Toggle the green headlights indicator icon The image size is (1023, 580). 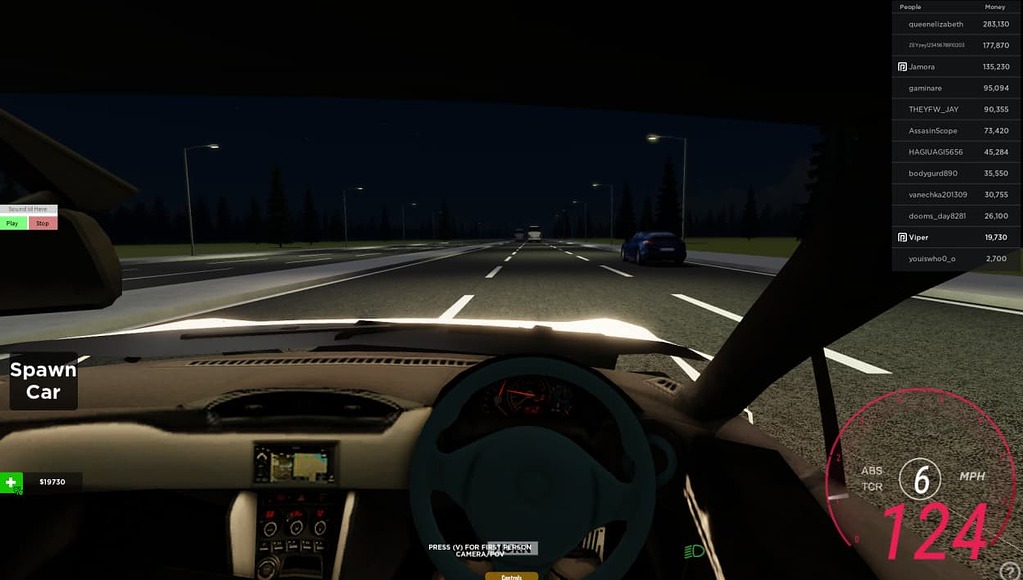click(694, 551)
